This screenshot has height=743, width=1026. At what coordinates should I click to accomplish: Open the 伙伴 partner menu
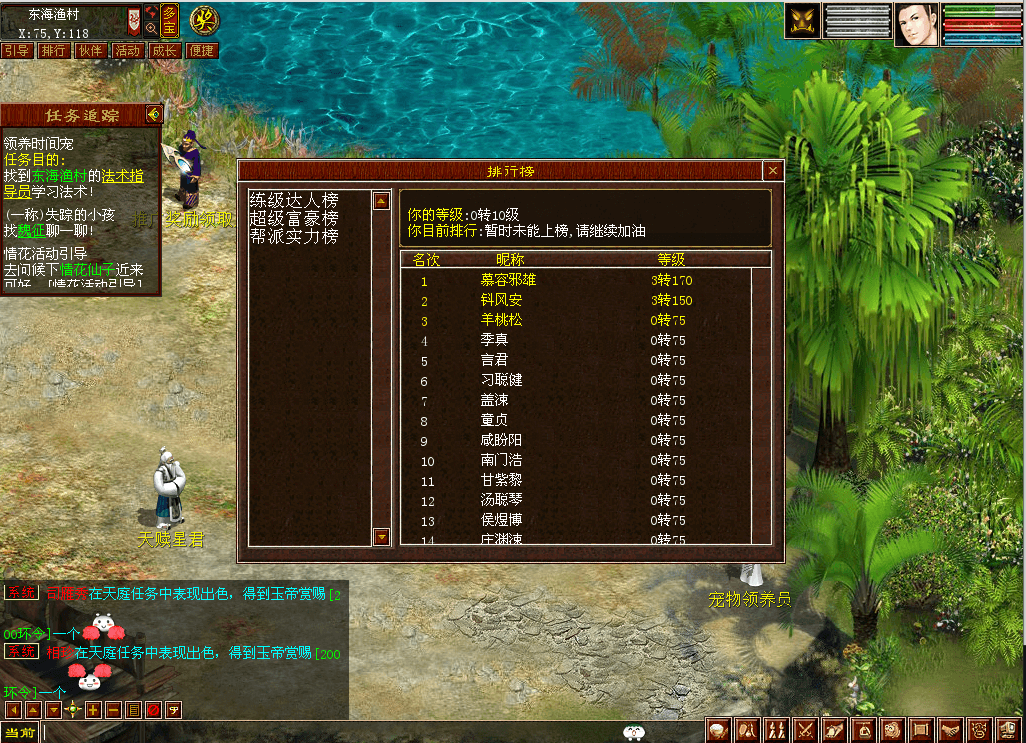(x=90, y=51)
